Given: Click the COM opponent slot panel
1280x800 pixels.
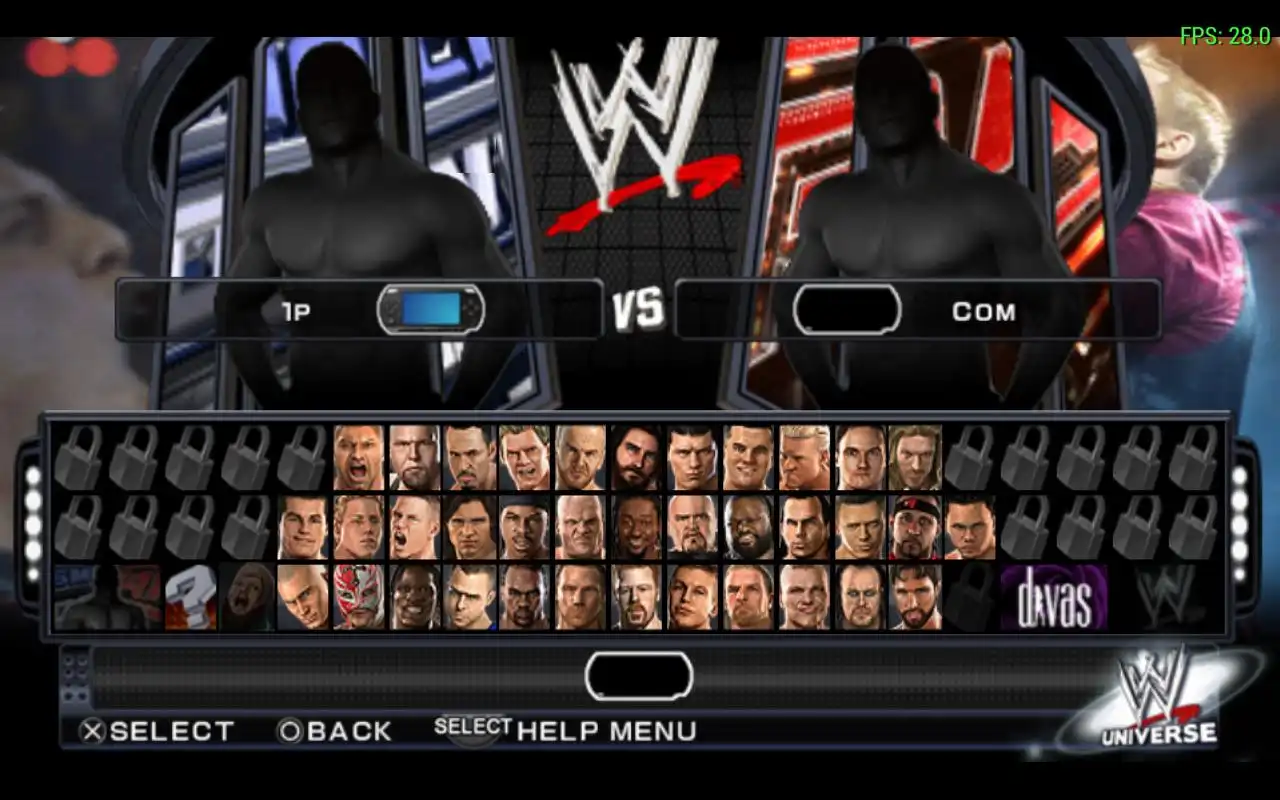Looking at the screenshot, I should pos(917,311).
